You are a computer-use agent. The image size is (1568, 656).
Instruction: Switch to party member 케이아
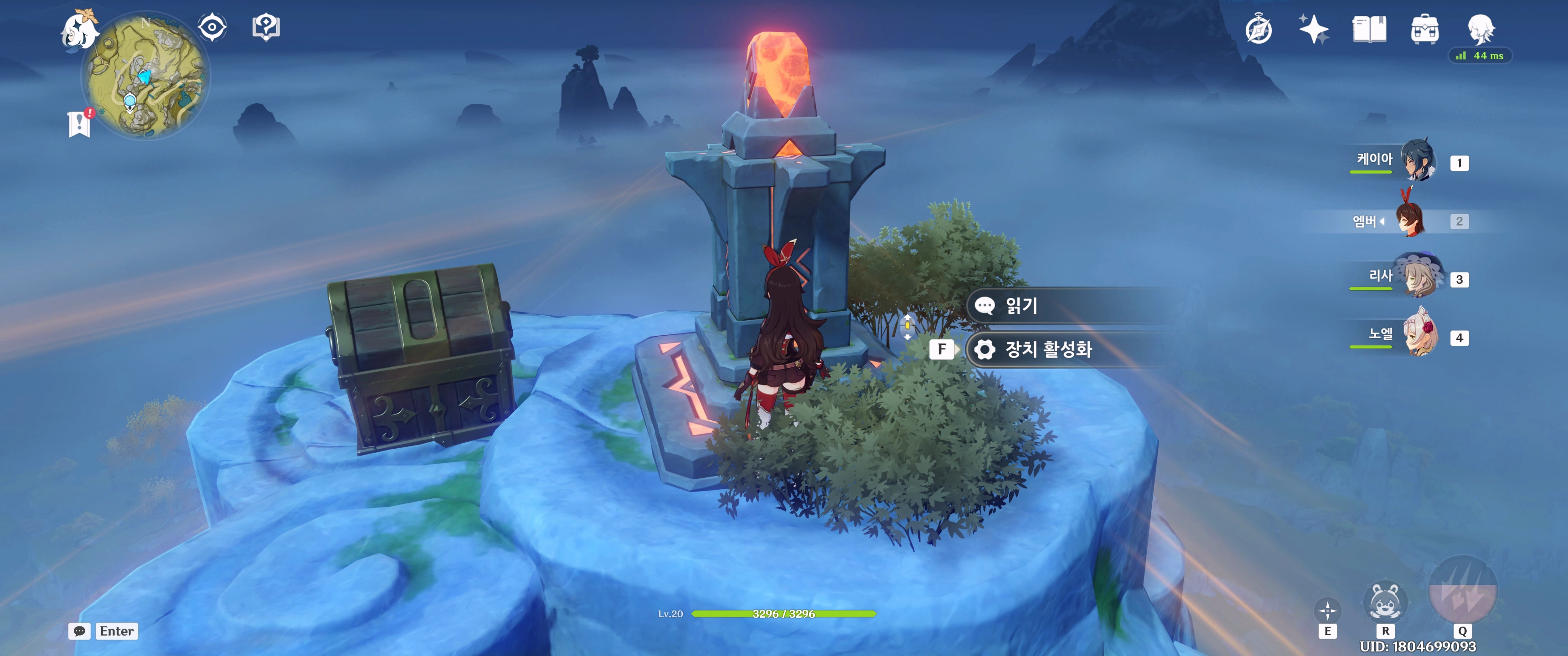point(1418,161)
